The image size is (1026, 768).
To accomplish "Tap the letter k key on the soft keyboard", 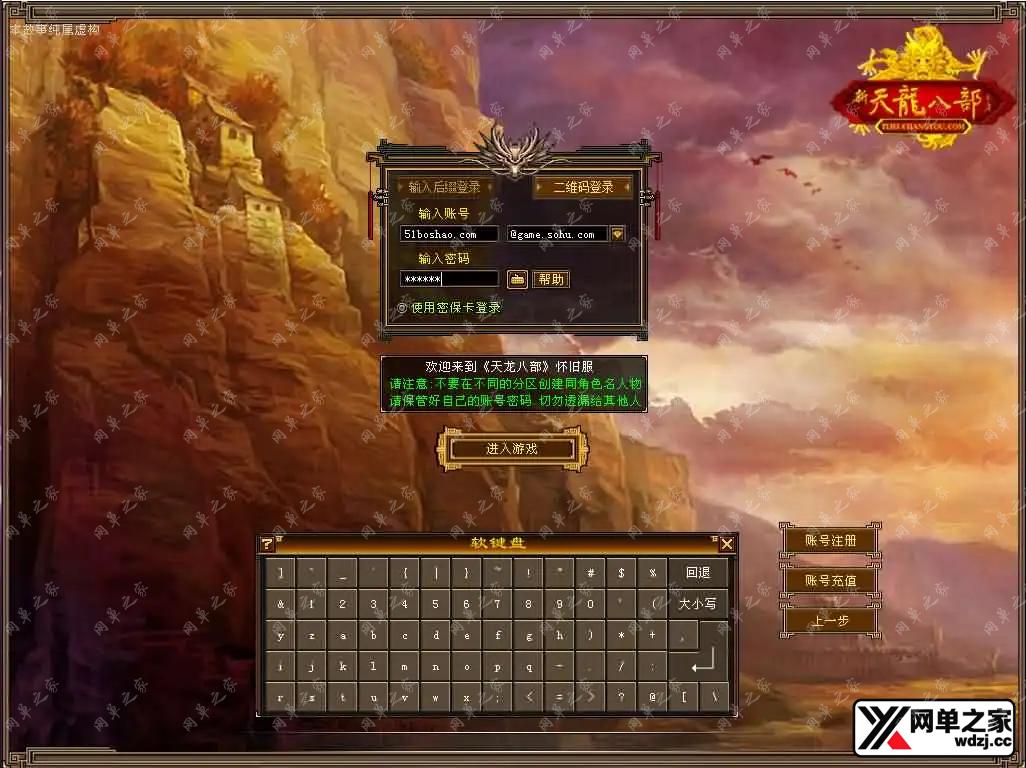I will pos(342,666).
